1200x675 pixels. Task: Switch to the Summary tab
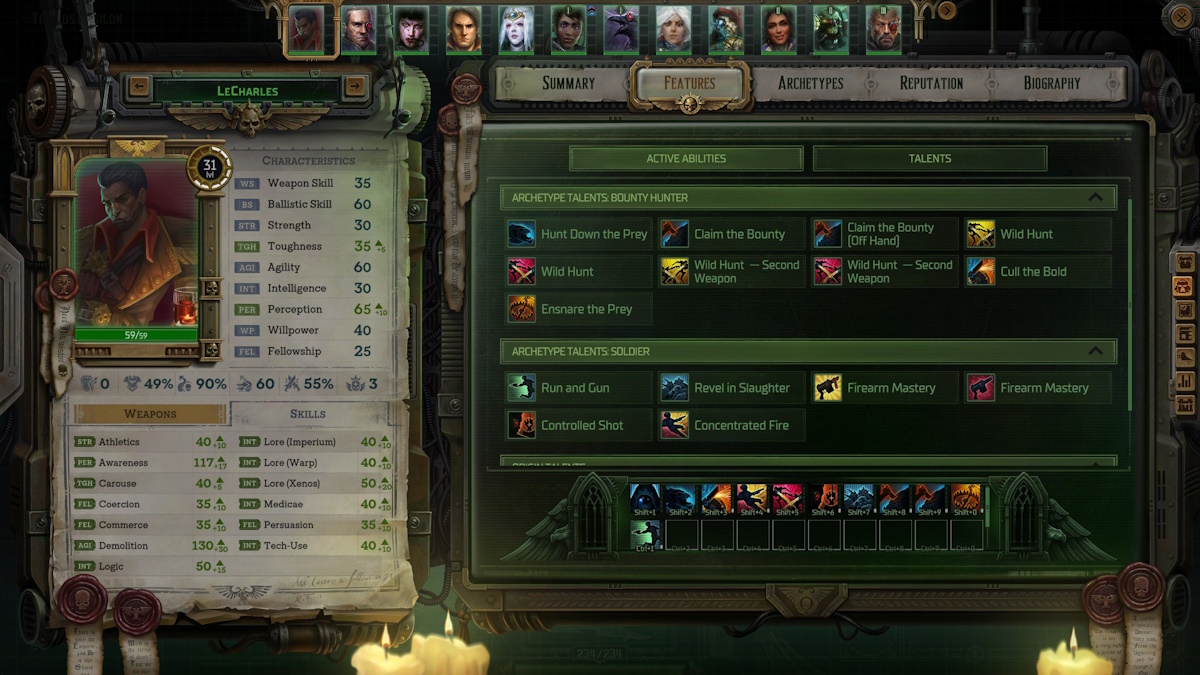coord(568,84)
